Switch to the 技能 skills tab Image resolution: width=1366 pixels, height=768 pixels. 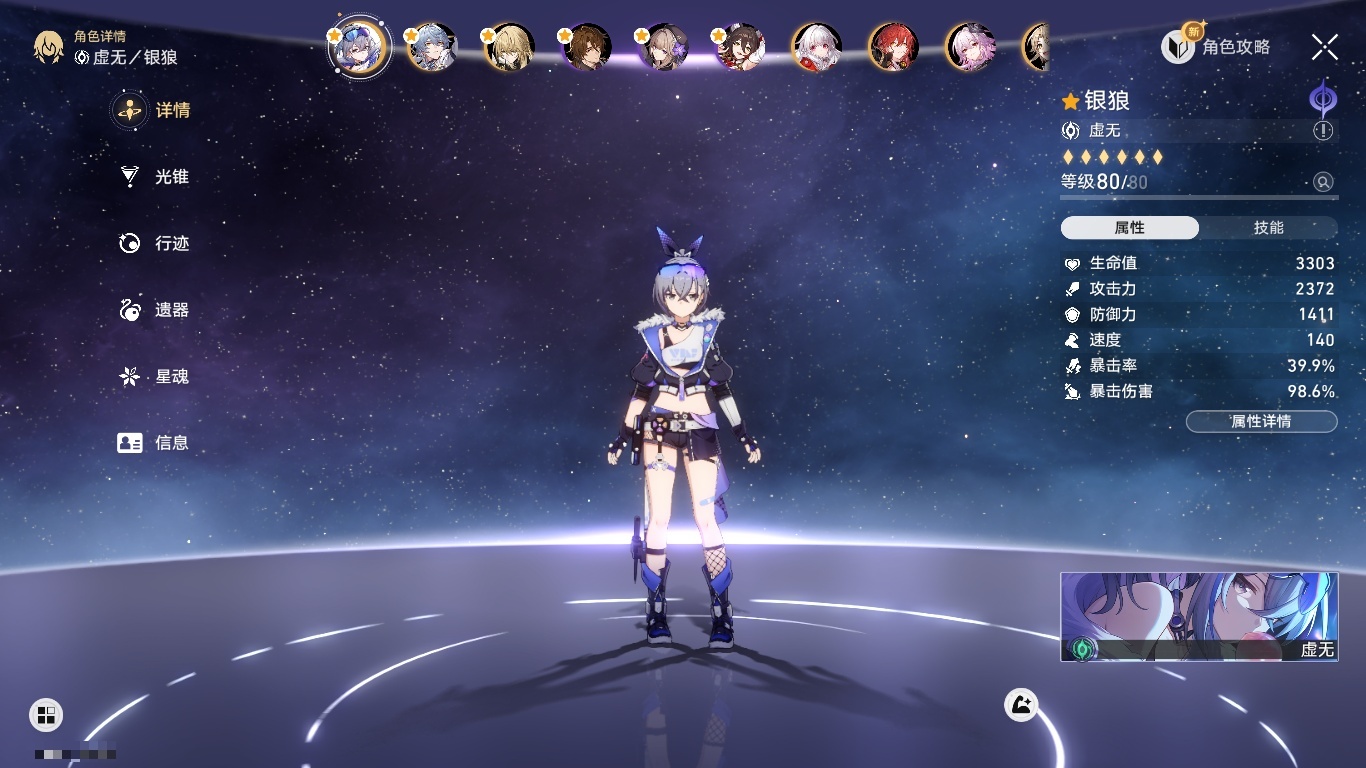click(1268, 228)
